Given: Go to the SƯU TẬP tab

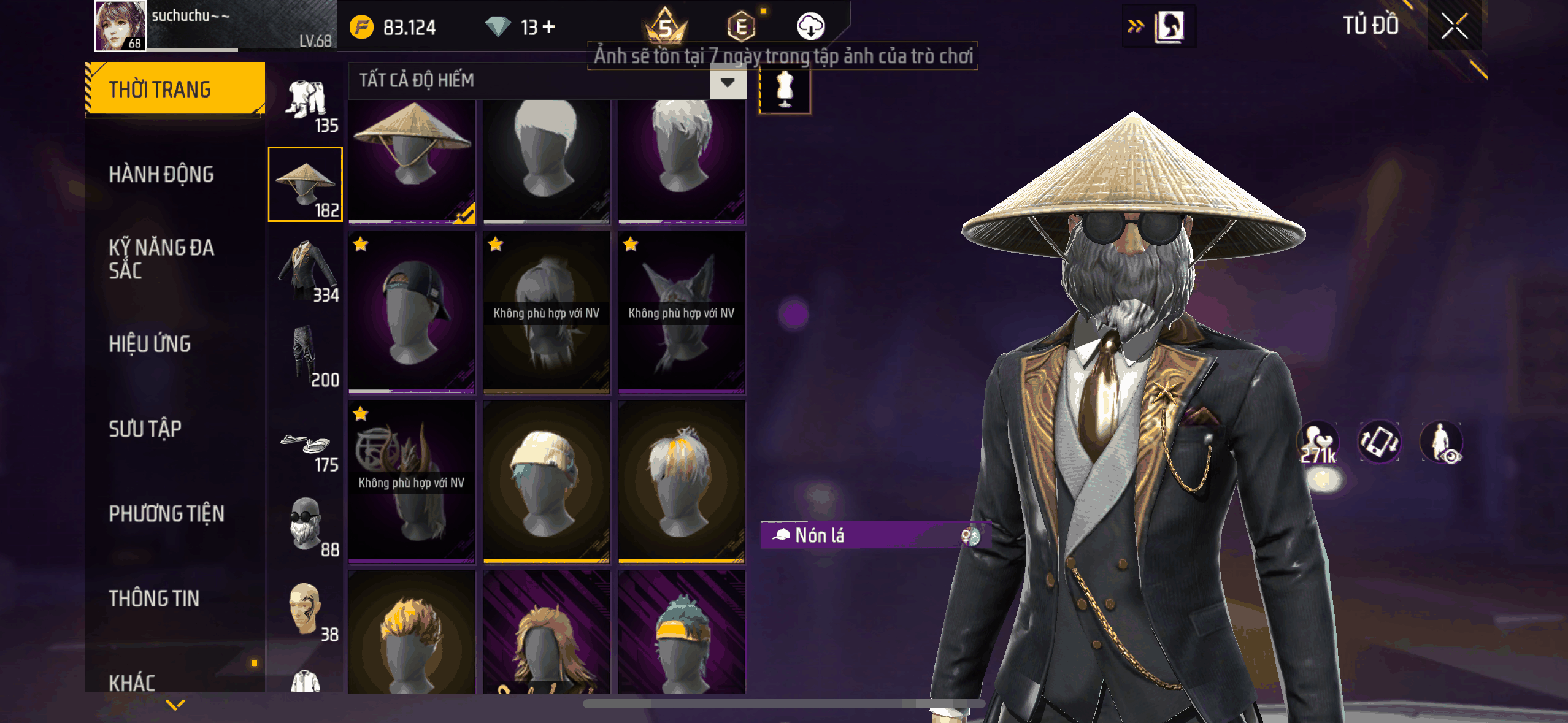Looking at the screenshot, I should 145,429.
